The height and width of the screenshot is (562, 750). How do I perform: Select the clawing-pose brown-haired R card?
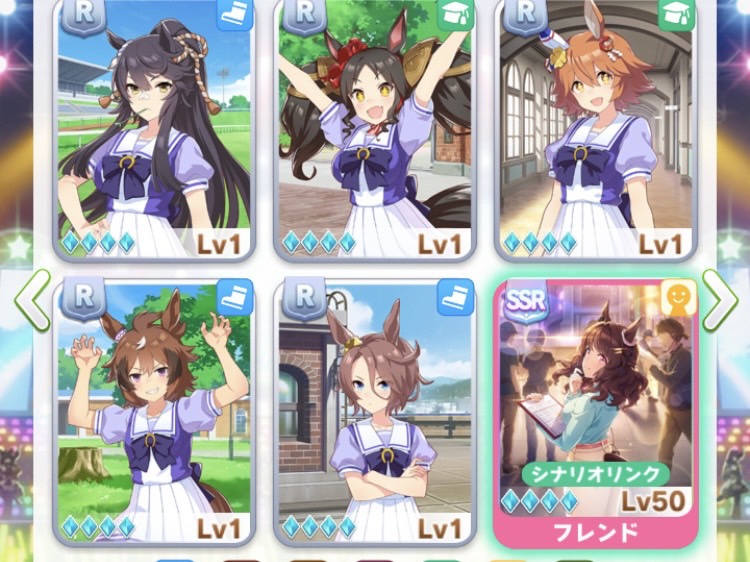coord(154,410)
